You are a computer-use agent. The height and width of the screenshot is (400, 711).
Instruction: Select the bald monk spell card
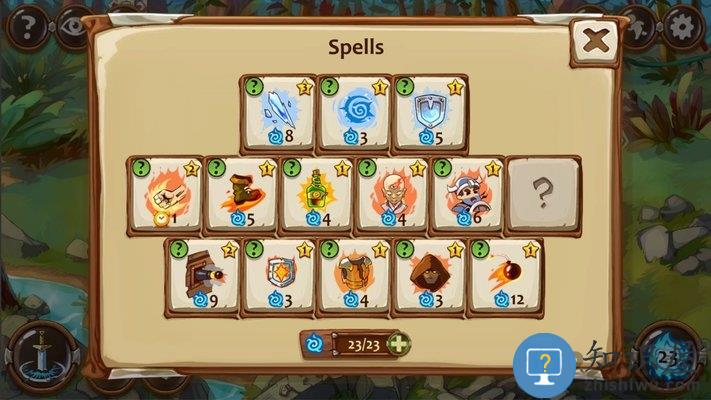coord(392,194)
